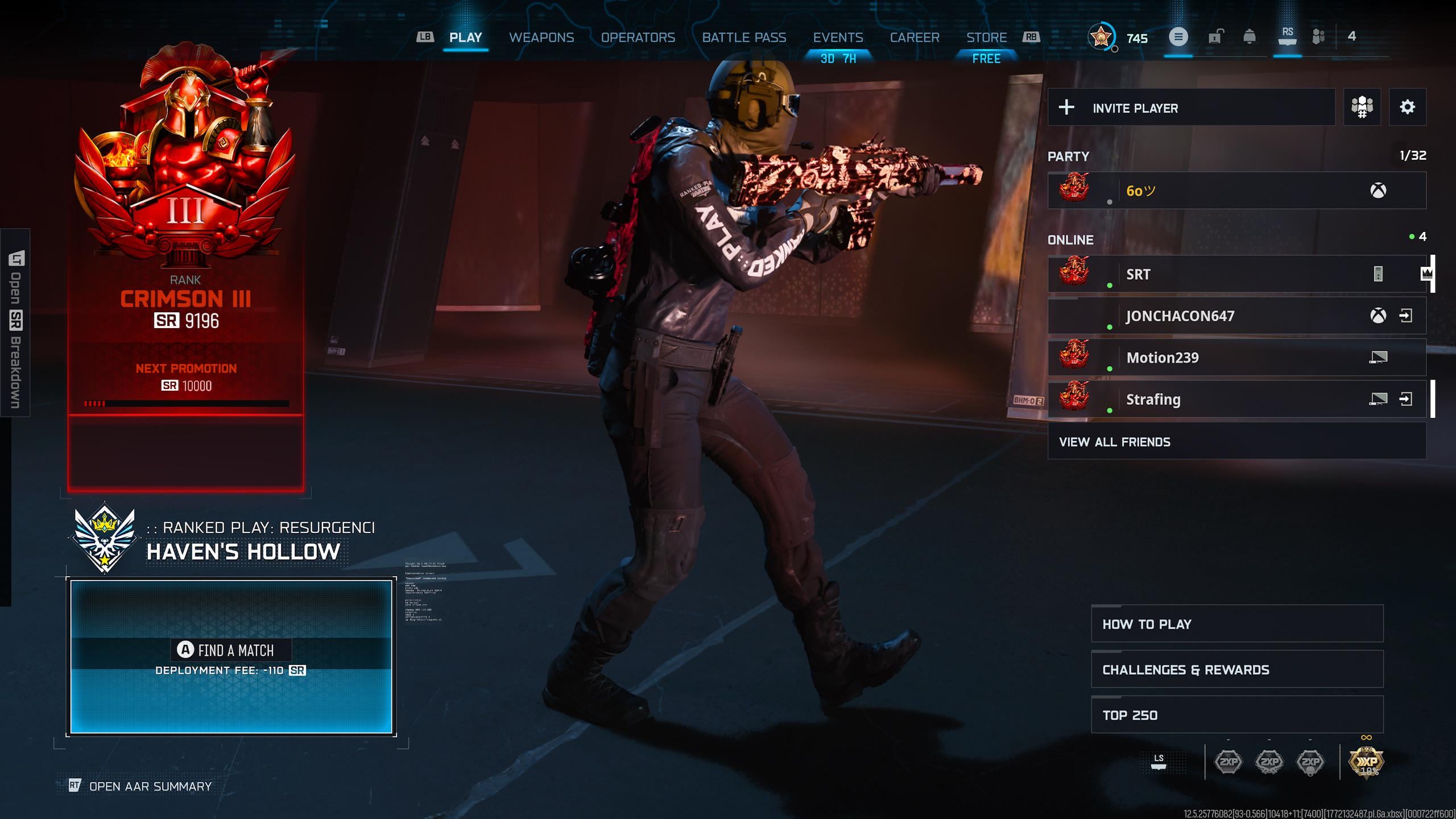Open the notifications bell icon
Screen dimensions: 1456x819
point(1250,37)
